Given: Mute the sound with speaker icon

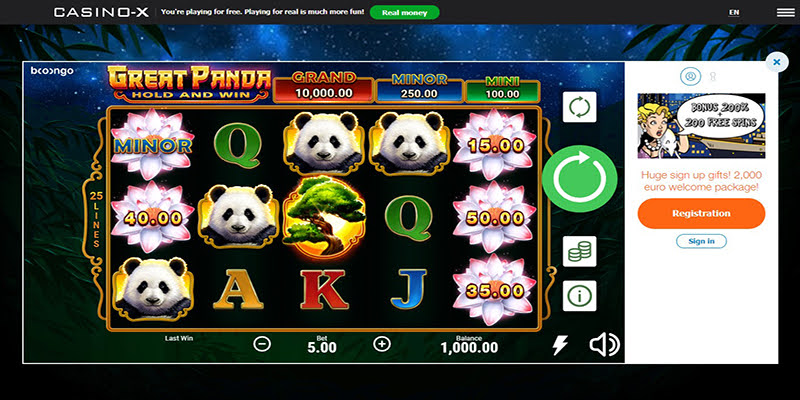Looking at the screenshot, I should (x=604, y=345).
